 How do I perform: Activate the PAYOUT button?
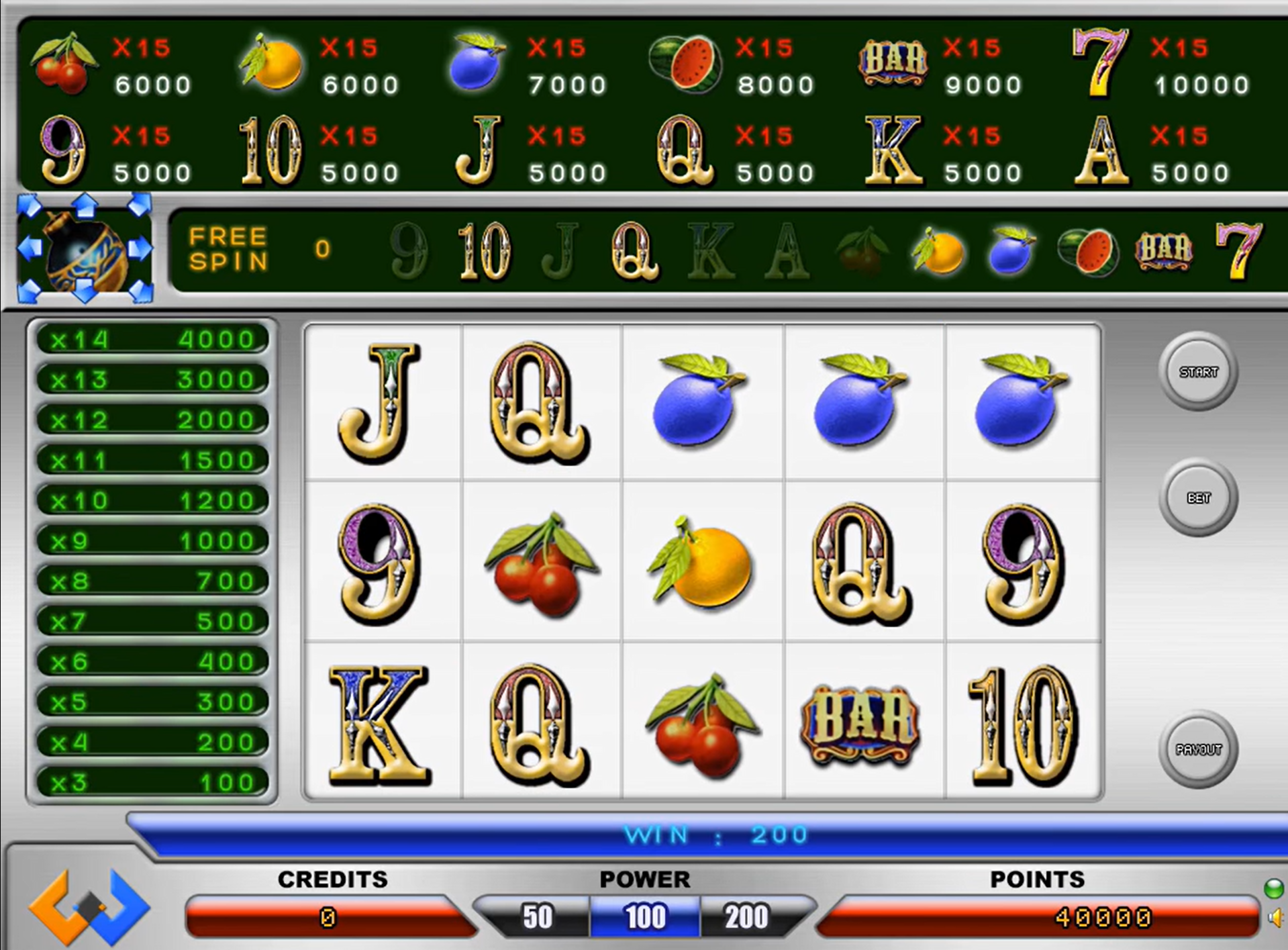tap(1198, 749)
